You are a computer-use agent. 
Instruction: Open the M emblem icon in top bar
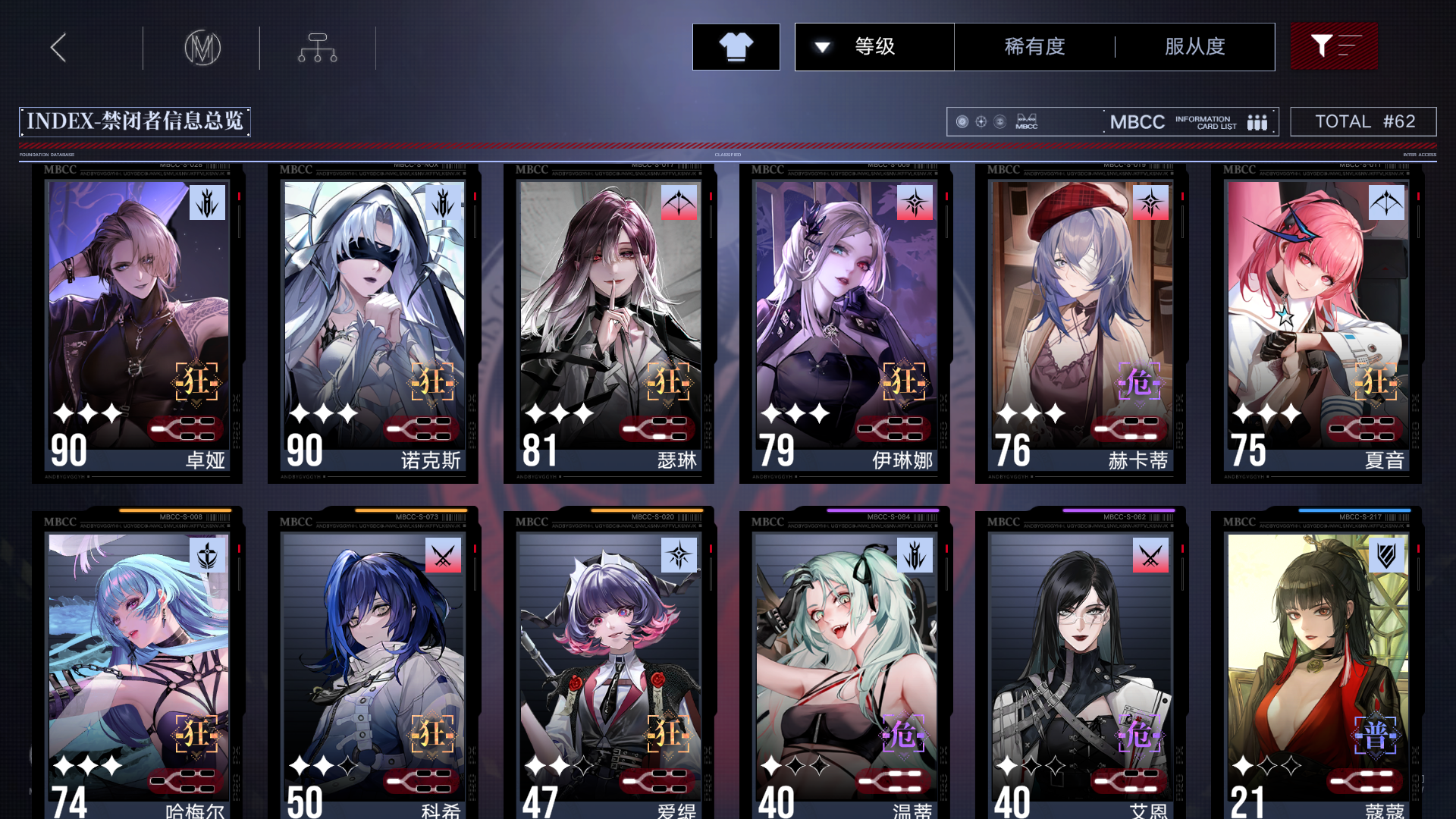tap(202, 47)
